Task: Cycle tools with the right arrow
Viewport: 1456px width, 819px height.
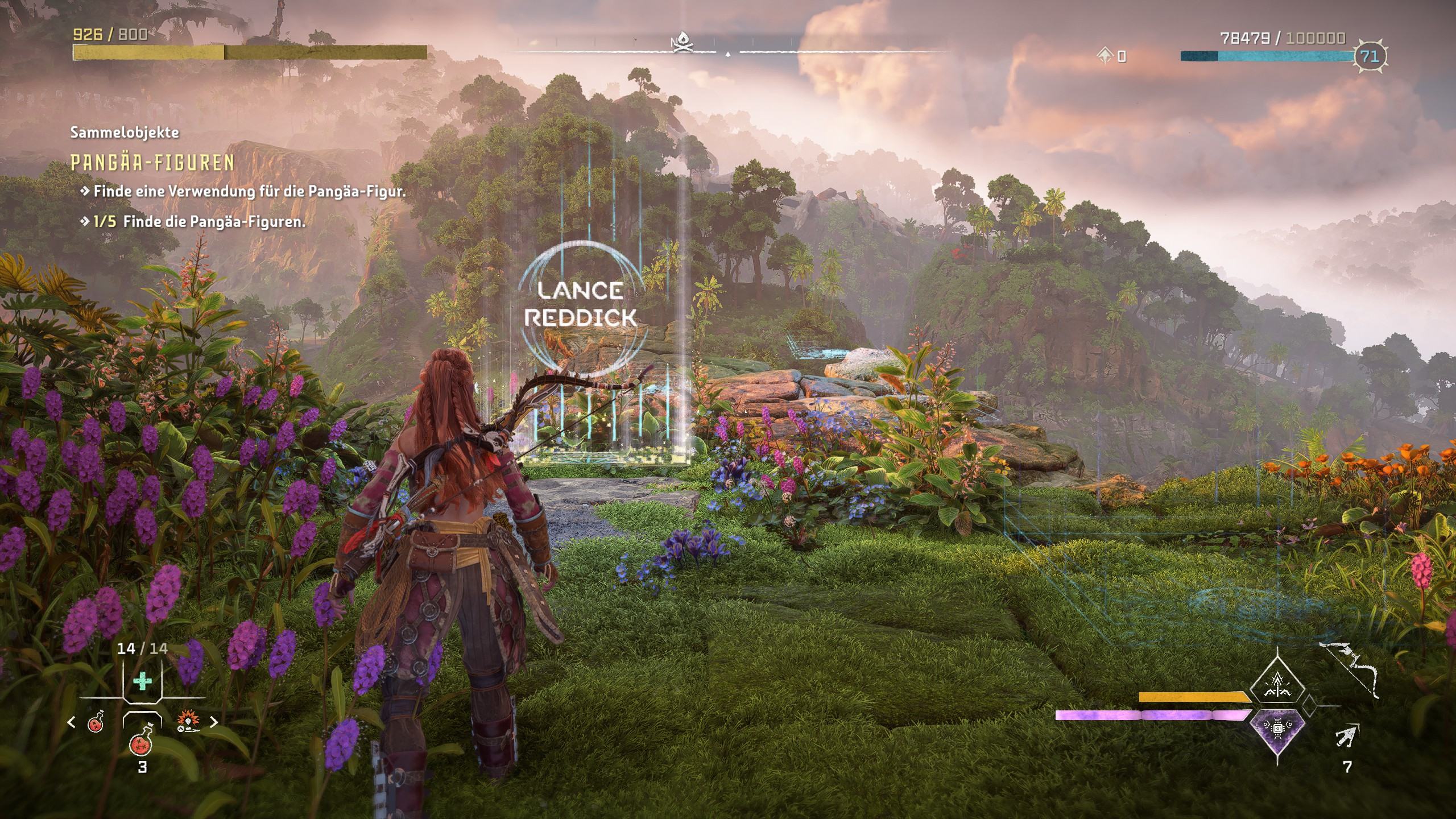Action: tap(214, 722)
